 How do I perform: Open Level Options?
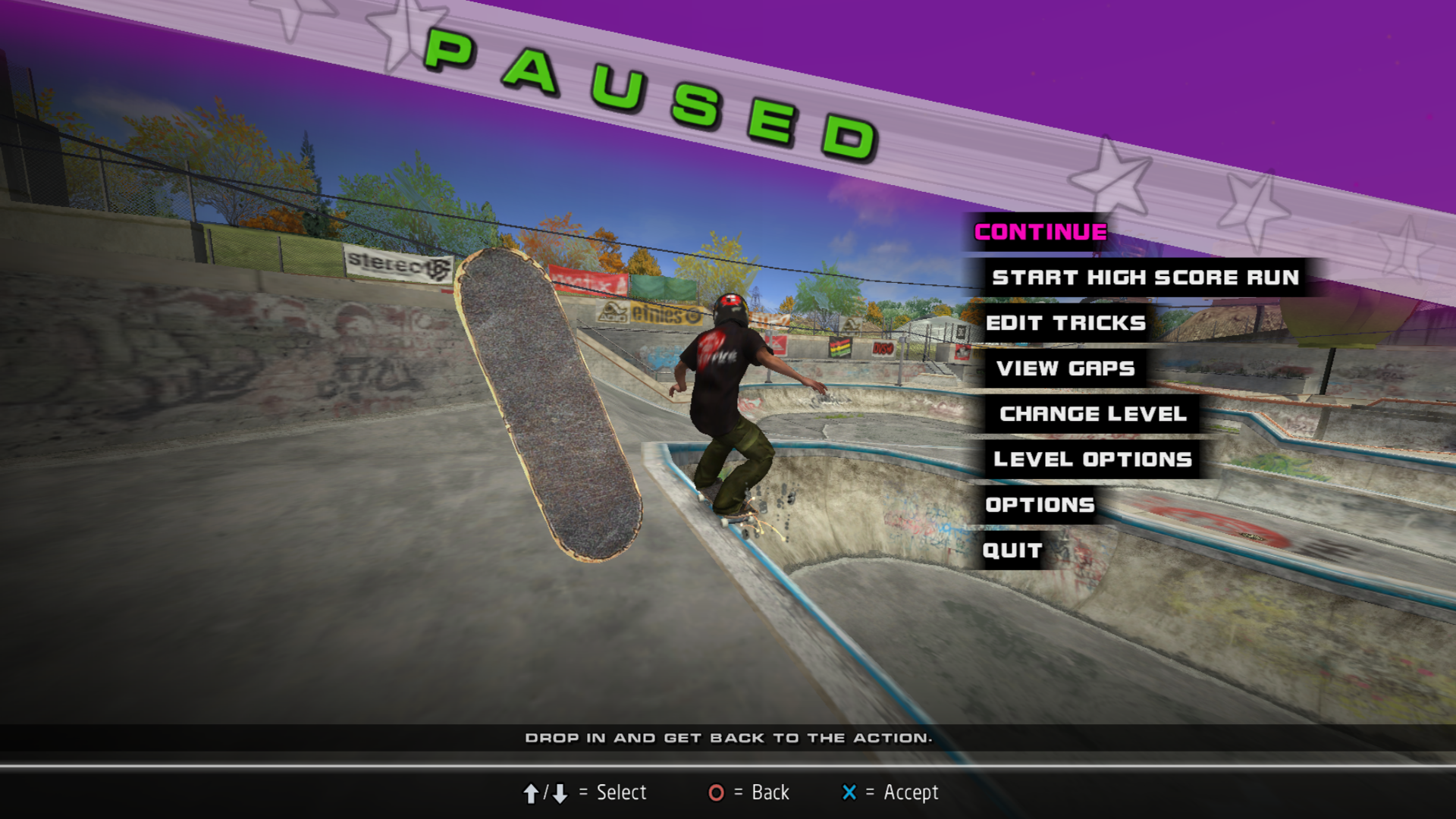1093,460
